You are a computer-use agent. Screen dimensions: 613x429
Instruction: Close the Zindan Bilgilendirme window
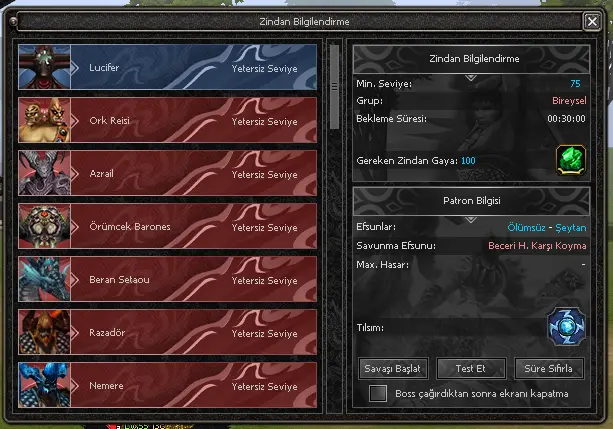tap(592, 20)
